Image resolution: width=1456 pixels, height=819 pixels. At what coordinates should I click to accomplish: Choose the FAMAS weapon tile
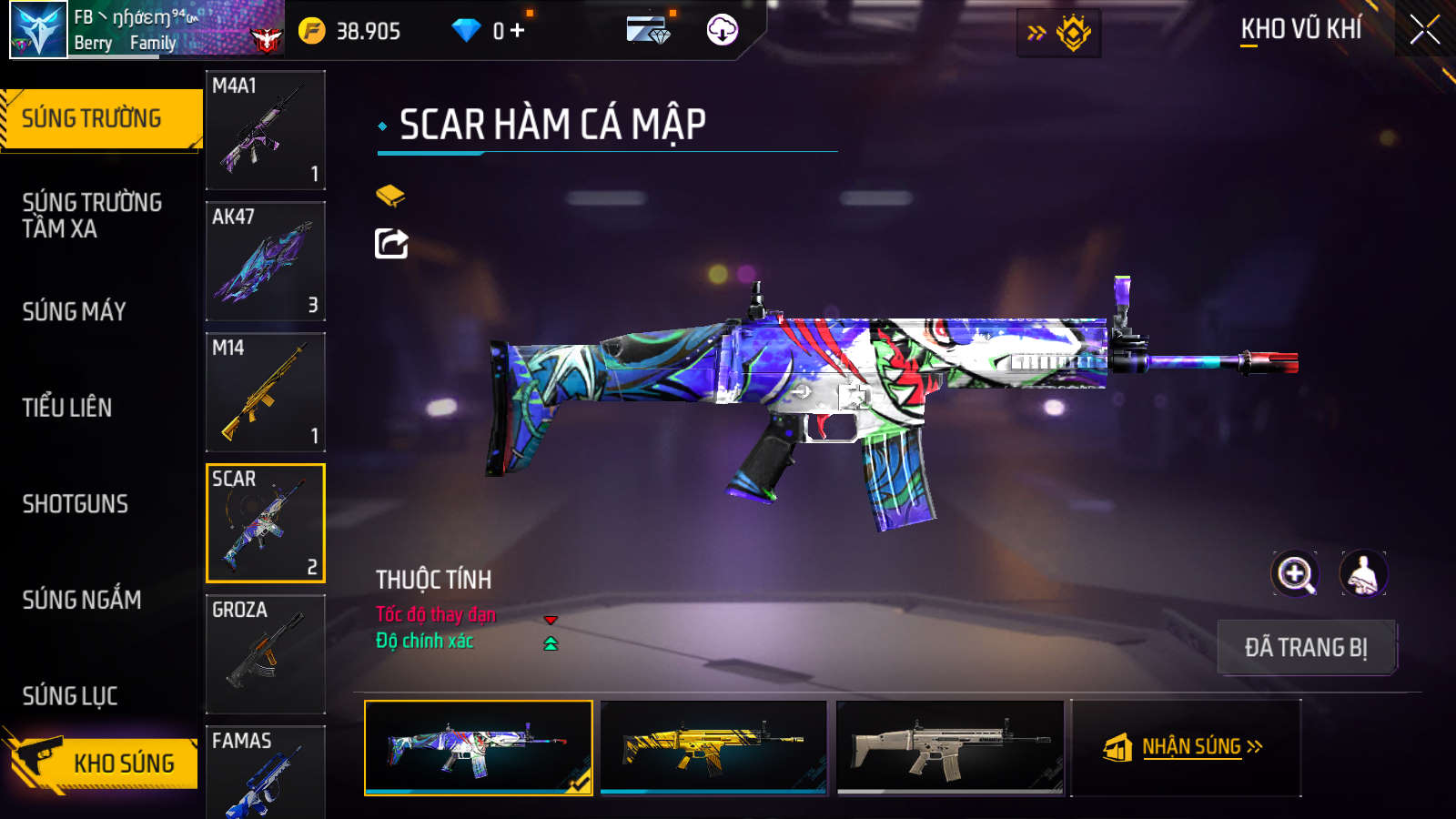pyautogui.click(x=265, y=773)
